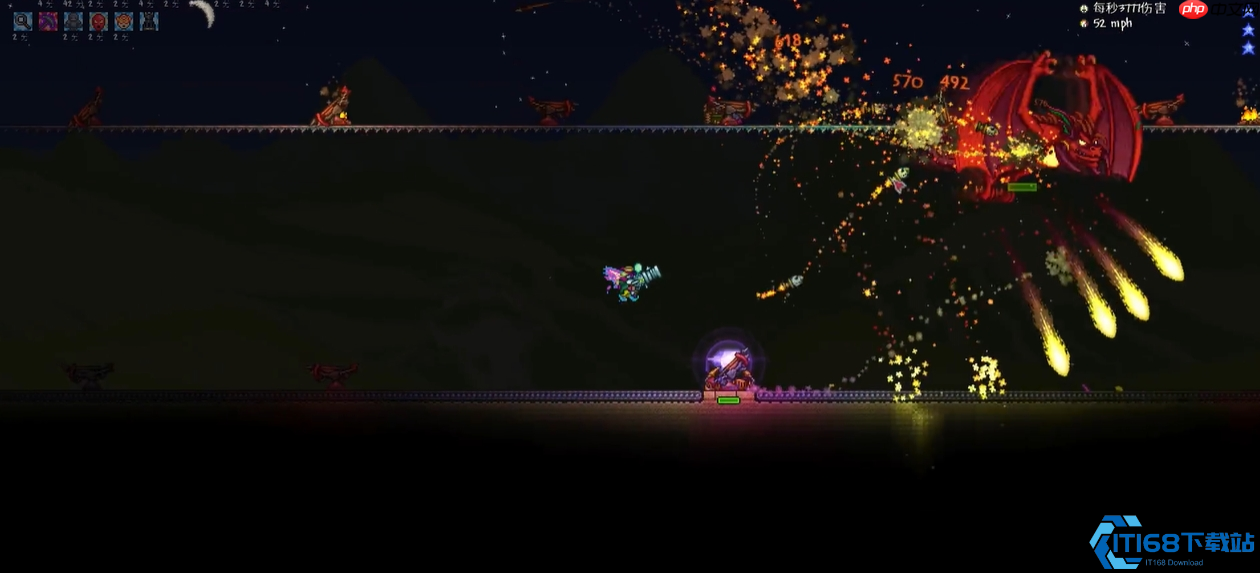The image size is (1260, 573).
Task: Select the red skull mask buff icon
Action: (98, 21)
